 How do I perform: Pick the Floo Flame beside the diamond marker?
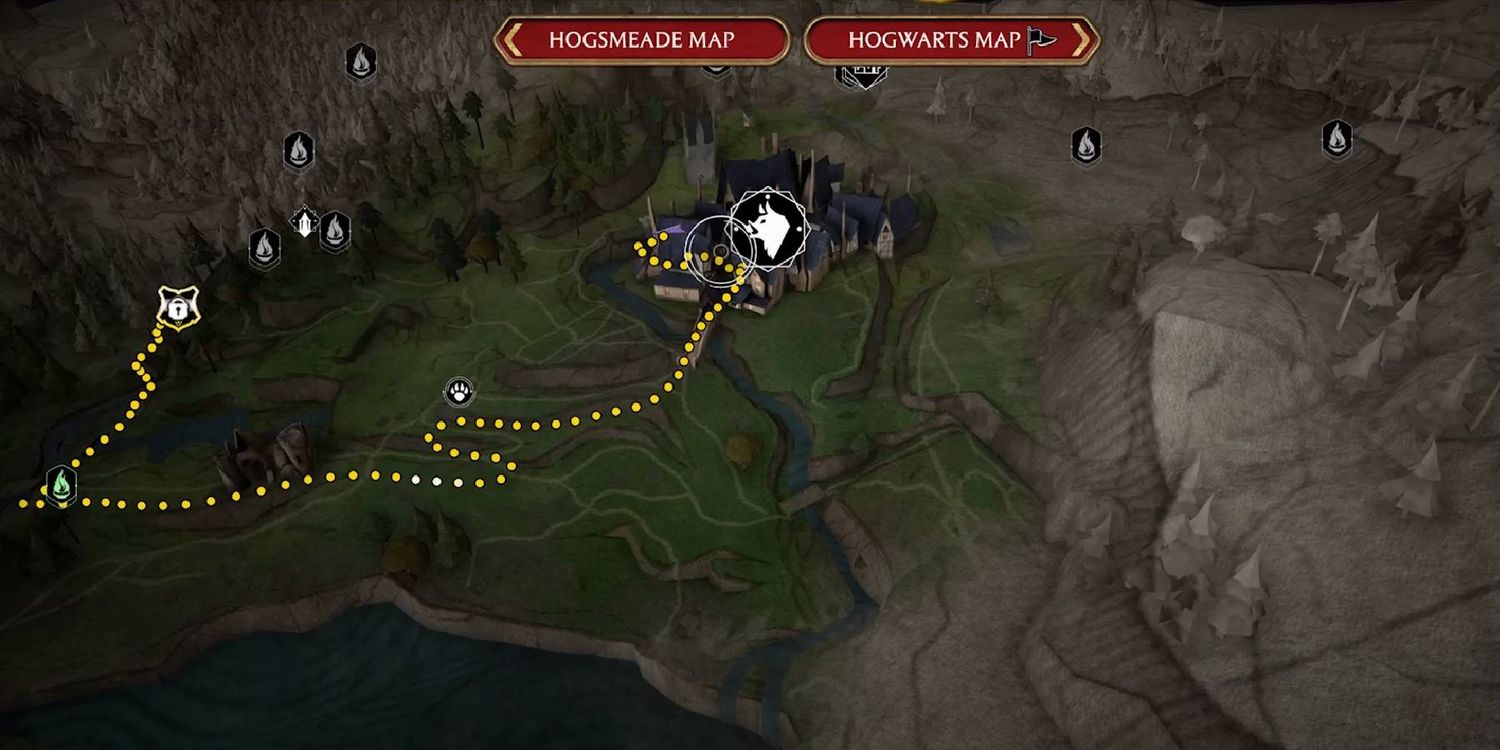click(x=335, y=231)
